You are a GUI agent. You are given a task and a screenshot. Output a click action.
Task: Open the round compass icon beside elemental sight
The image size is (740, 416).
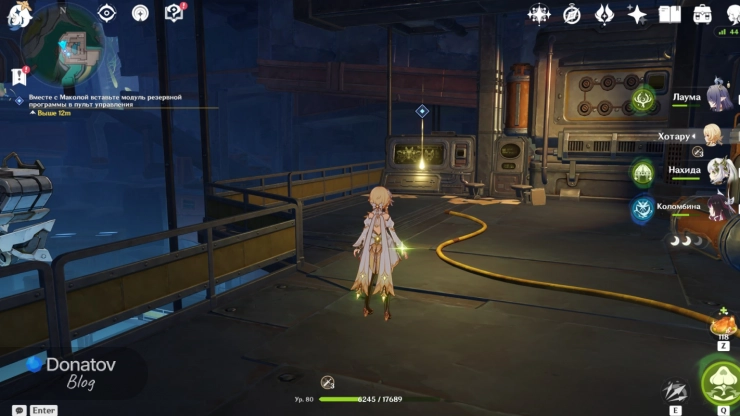click(x=141, y=13)
